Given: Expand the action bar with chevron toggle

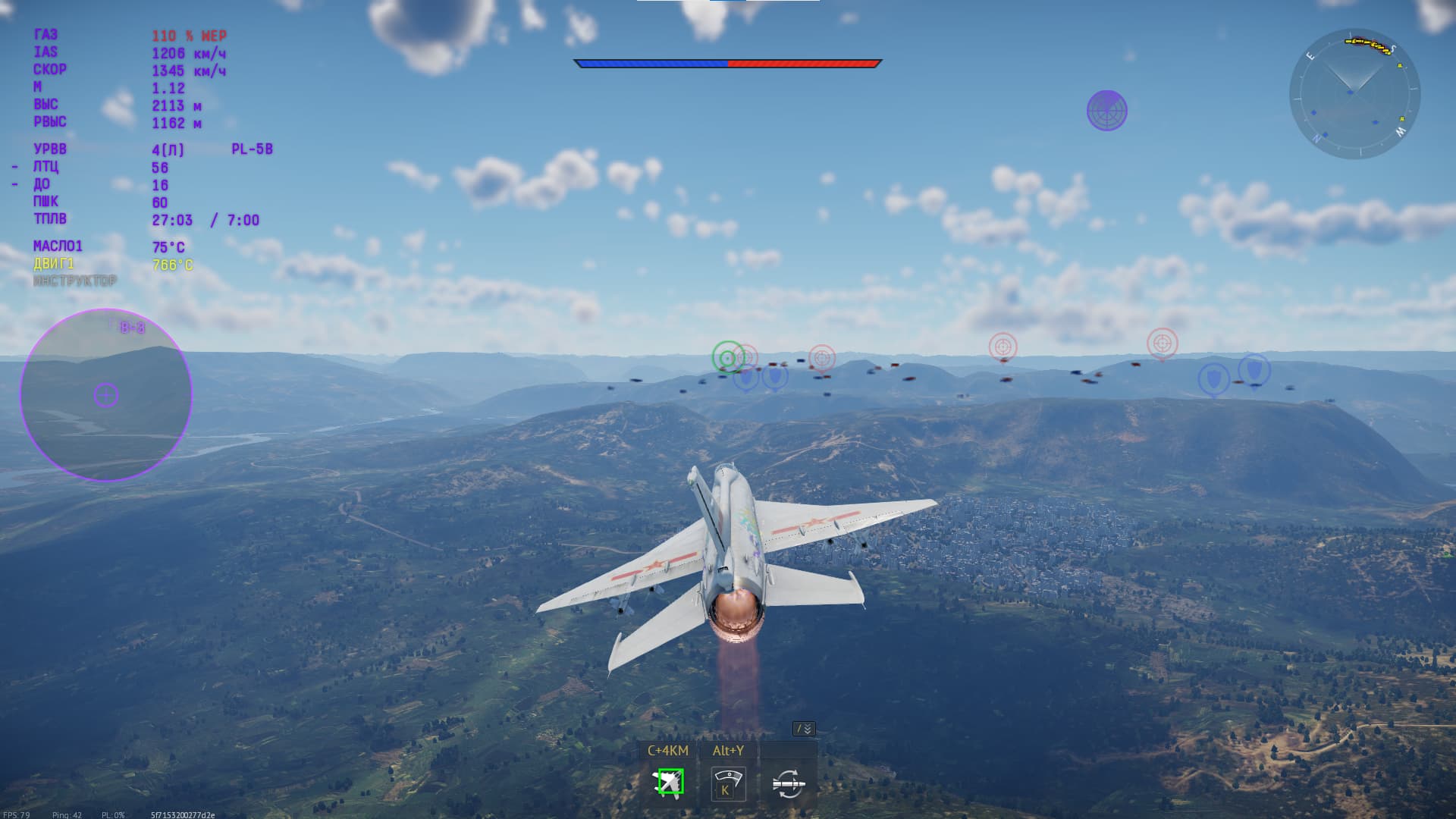Looking at the screenshot, I should pyautogui.click(x=804, y=729).
